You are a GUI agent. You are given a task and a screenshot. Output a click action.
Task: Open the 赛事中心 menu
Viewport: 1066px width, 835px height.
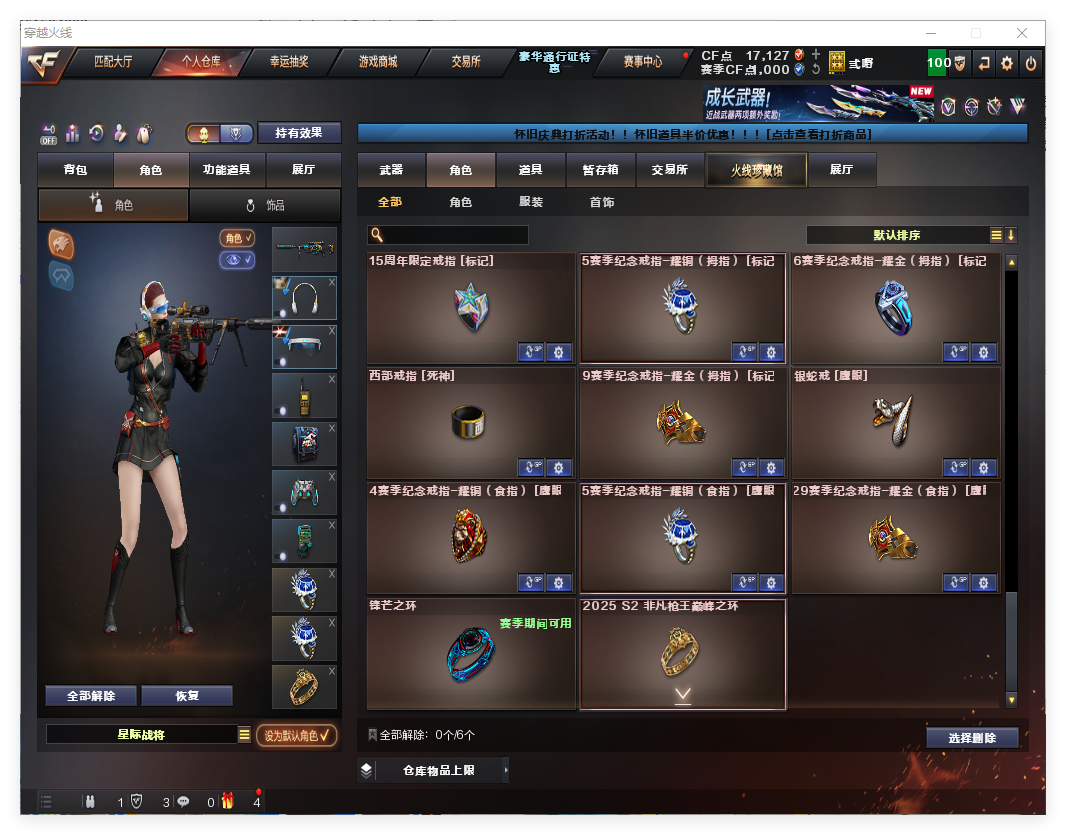pos(643,62)
